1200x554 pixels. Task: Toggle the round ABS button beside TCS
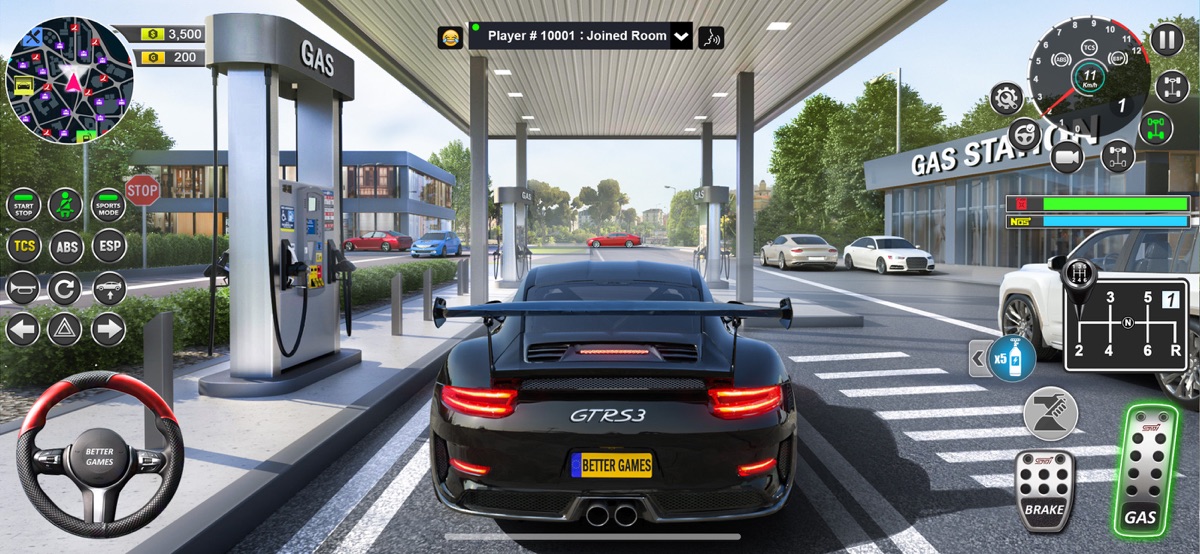pyautogui.click(x=66, y=246)
